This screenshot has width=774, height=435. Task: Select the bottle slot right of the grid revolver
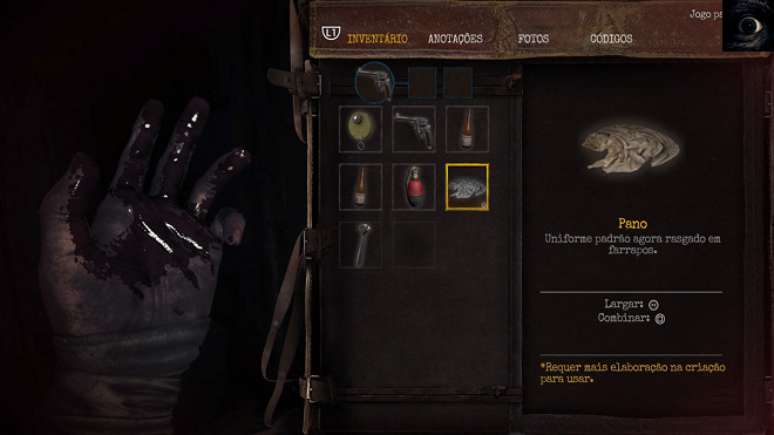coord(467,129)
